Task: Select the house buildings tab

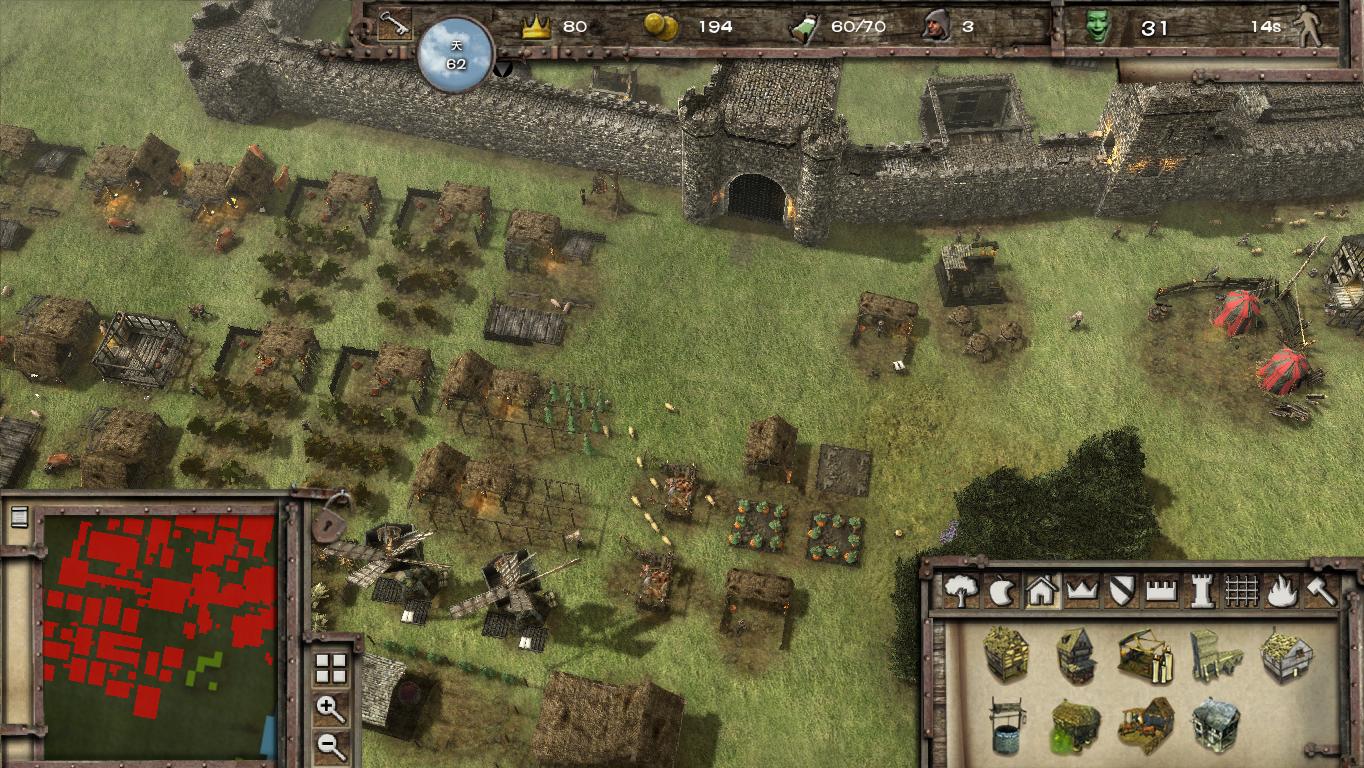Action: [1041, 590]
